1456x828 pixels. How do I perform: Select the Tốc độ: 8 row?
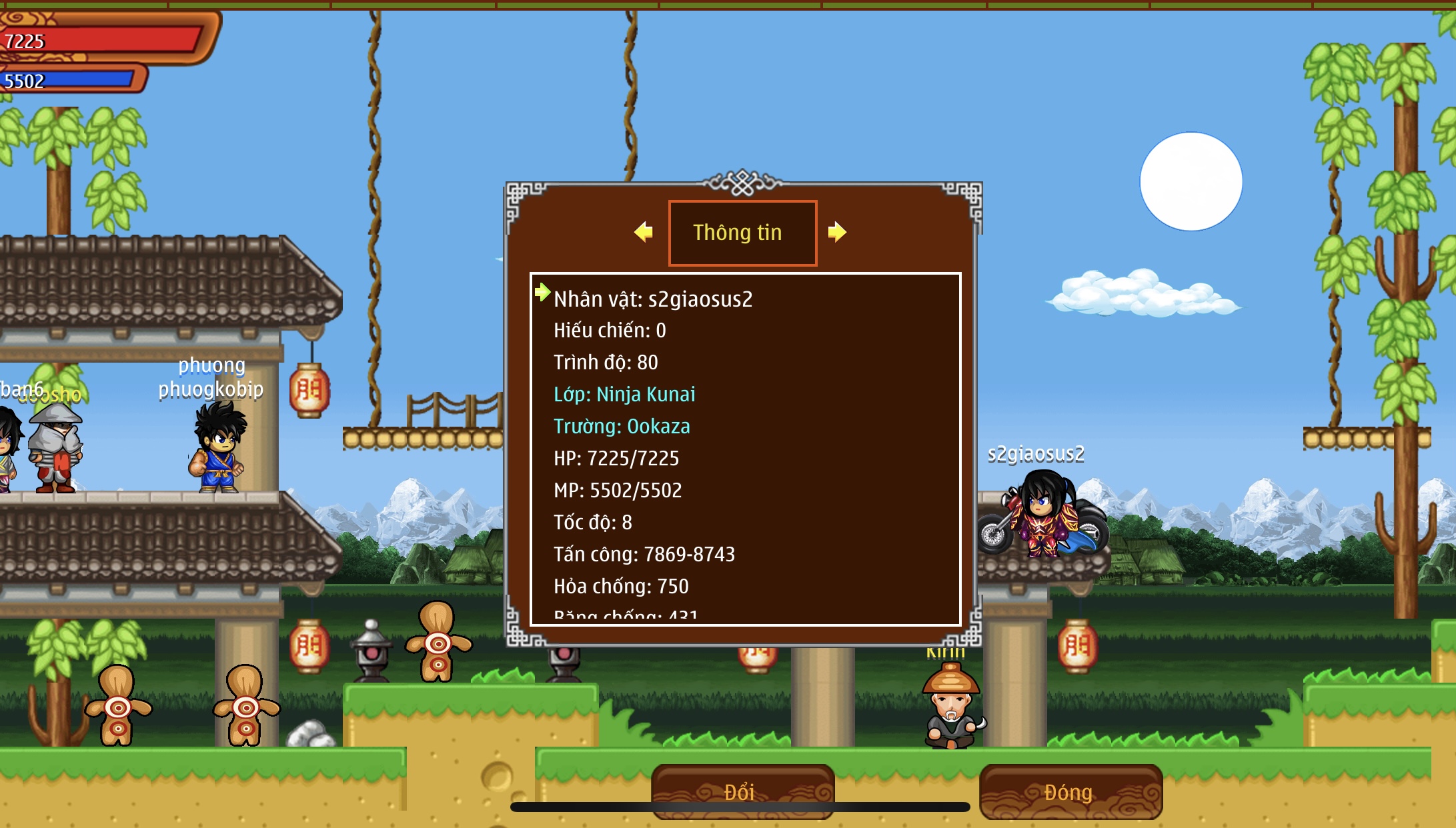[592, 523]
